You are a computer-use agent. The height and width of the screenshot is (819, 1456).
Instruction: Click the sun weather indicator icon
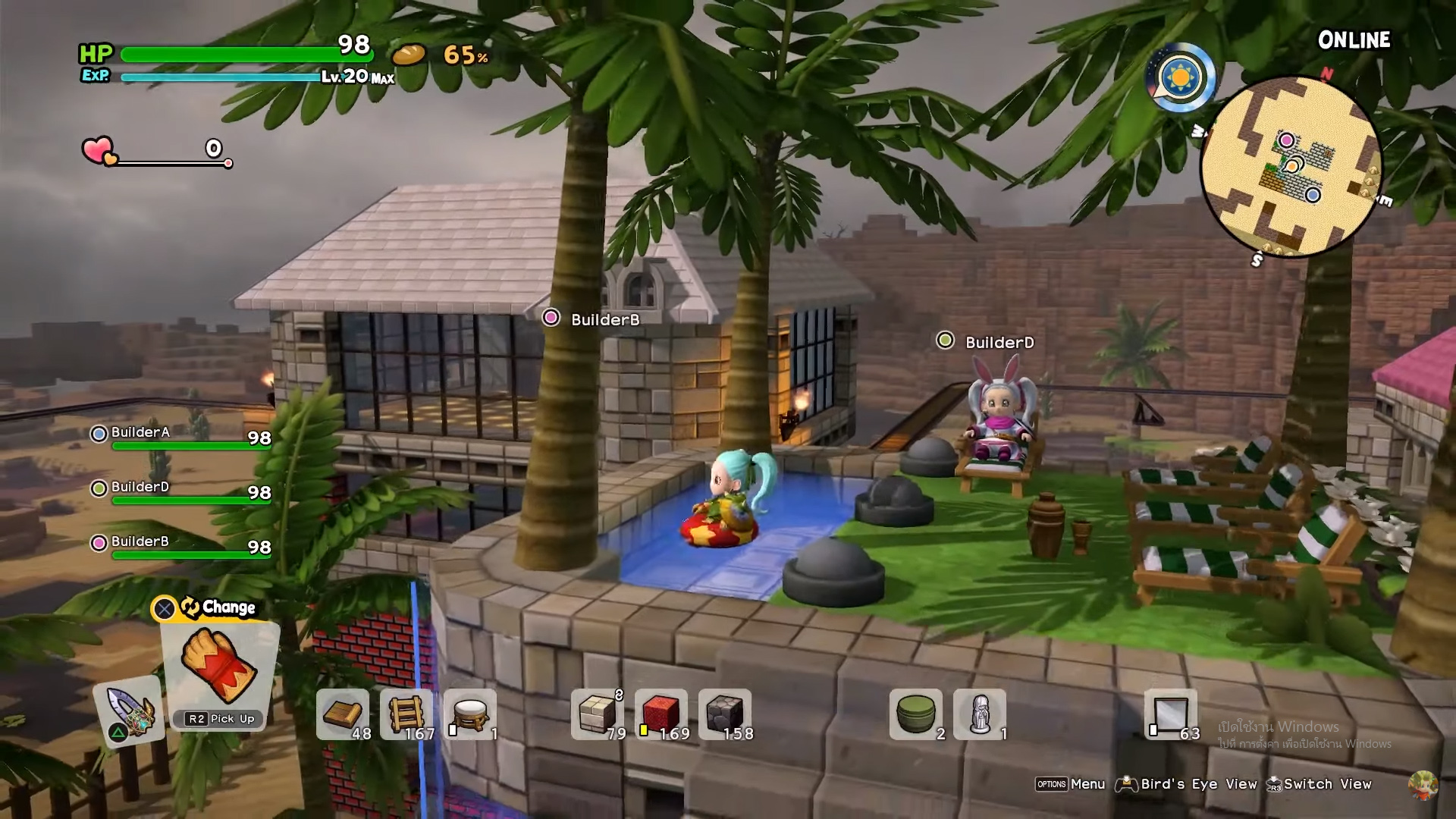pos(1181,78)
